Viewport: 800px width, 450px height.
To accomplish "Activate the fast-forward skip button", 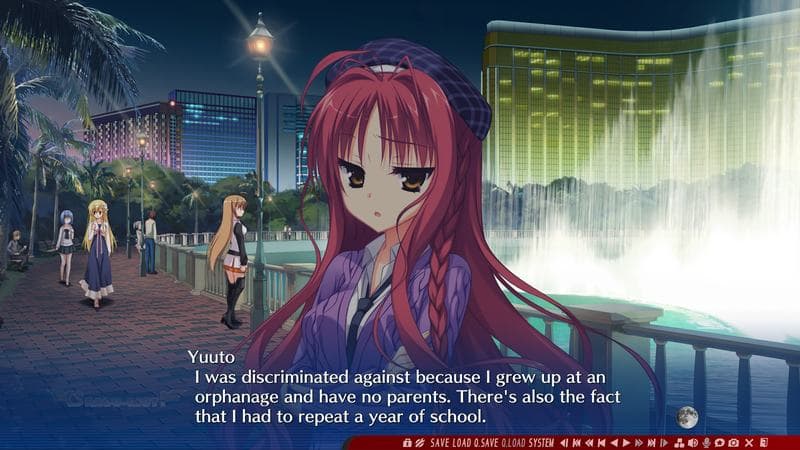I will 638,442.
